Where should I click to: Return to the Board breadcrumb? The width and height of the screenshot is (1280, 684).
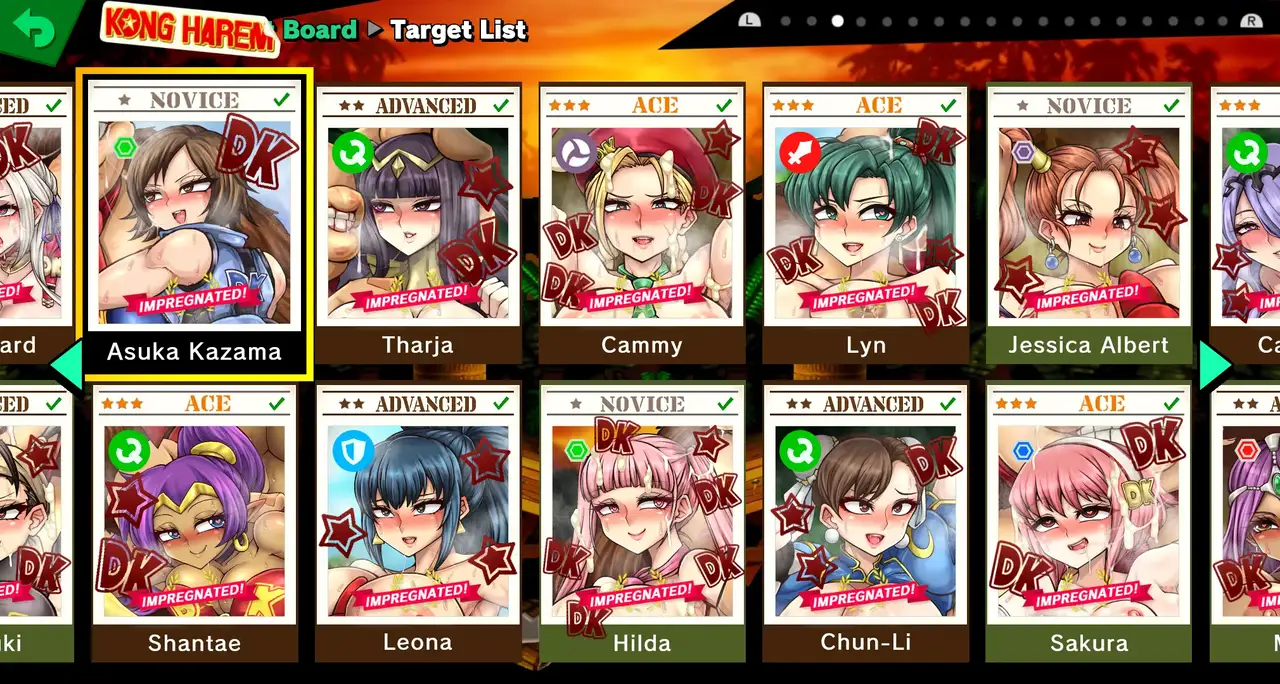319,30
